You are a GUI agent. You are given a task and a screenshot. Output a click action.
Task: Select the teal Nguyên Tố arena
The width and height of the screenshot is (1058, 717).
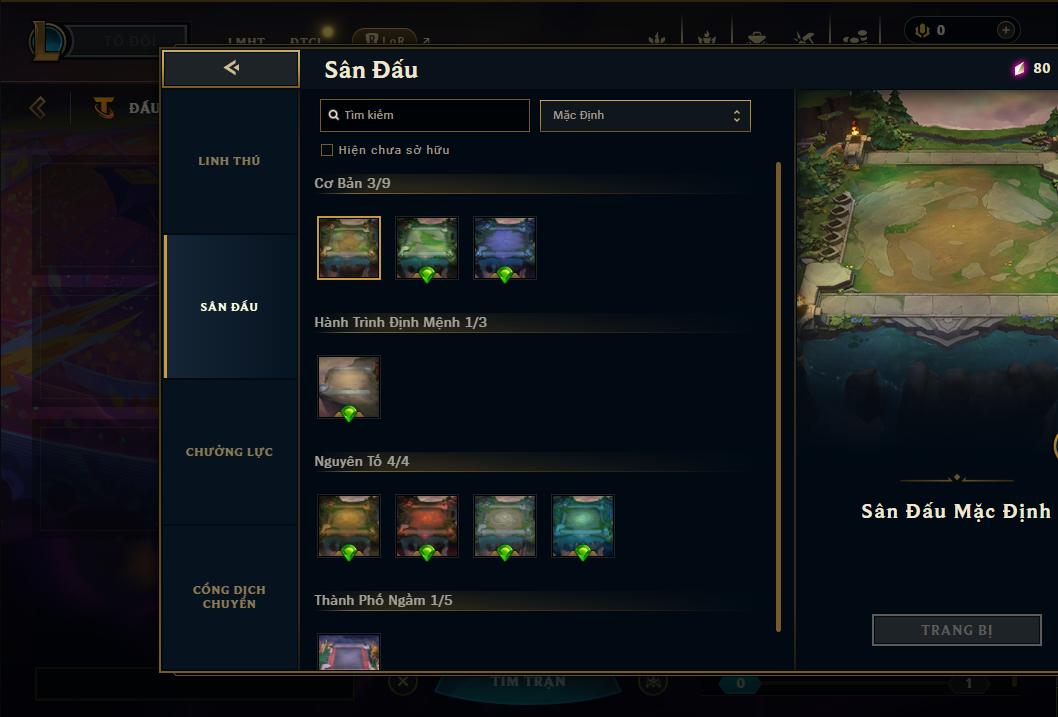pos(583,525)
